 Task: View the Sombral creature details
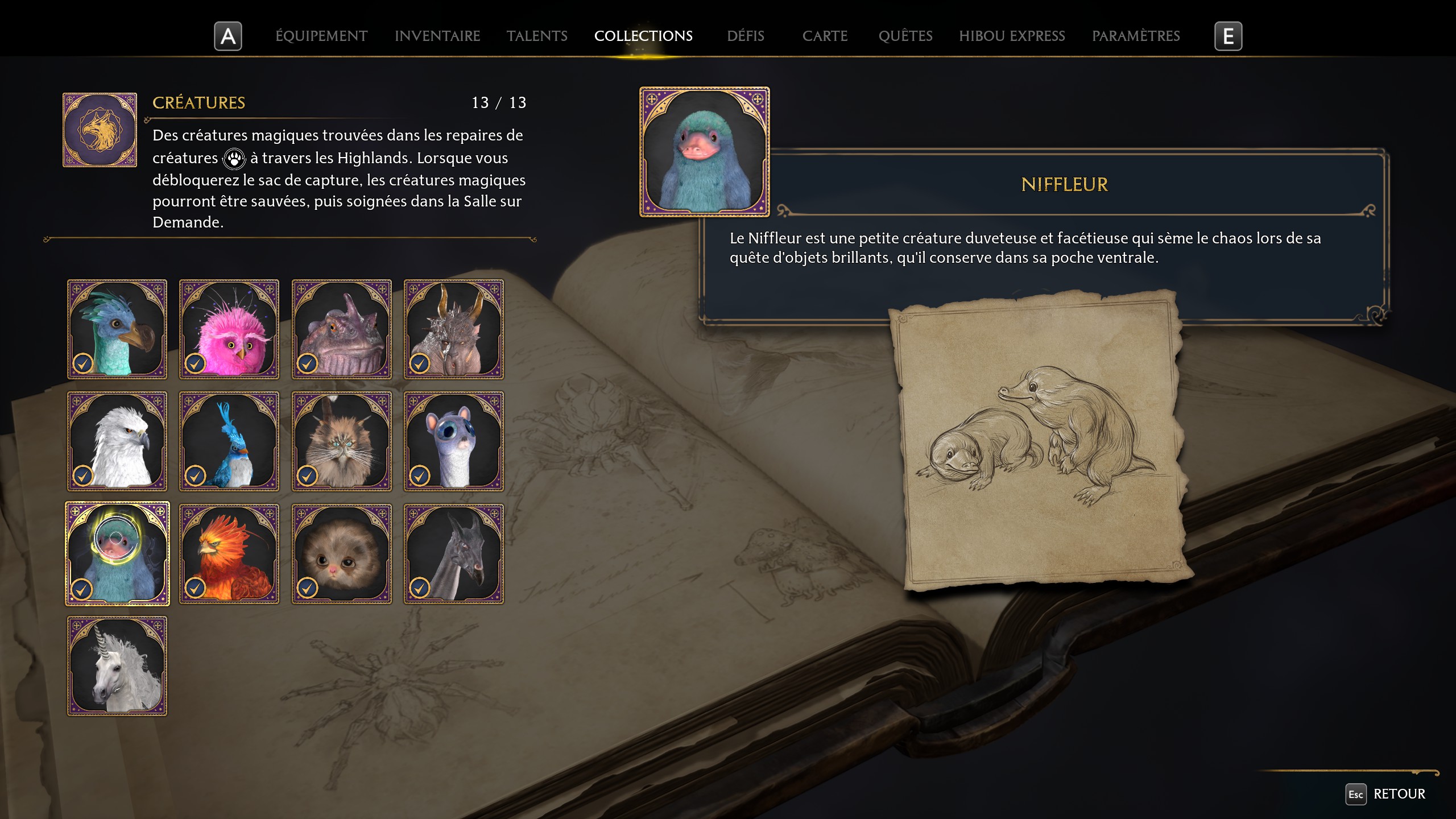point(454,553)
